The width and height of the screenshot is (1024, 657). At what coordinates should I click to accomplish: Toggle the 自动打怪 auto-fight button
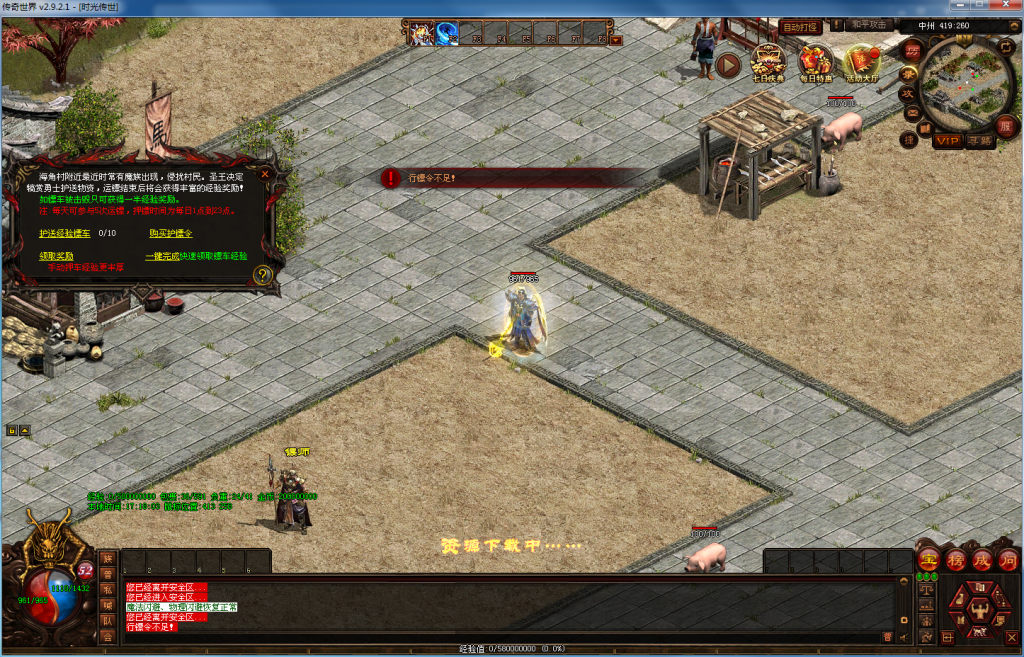pos(801,26)
